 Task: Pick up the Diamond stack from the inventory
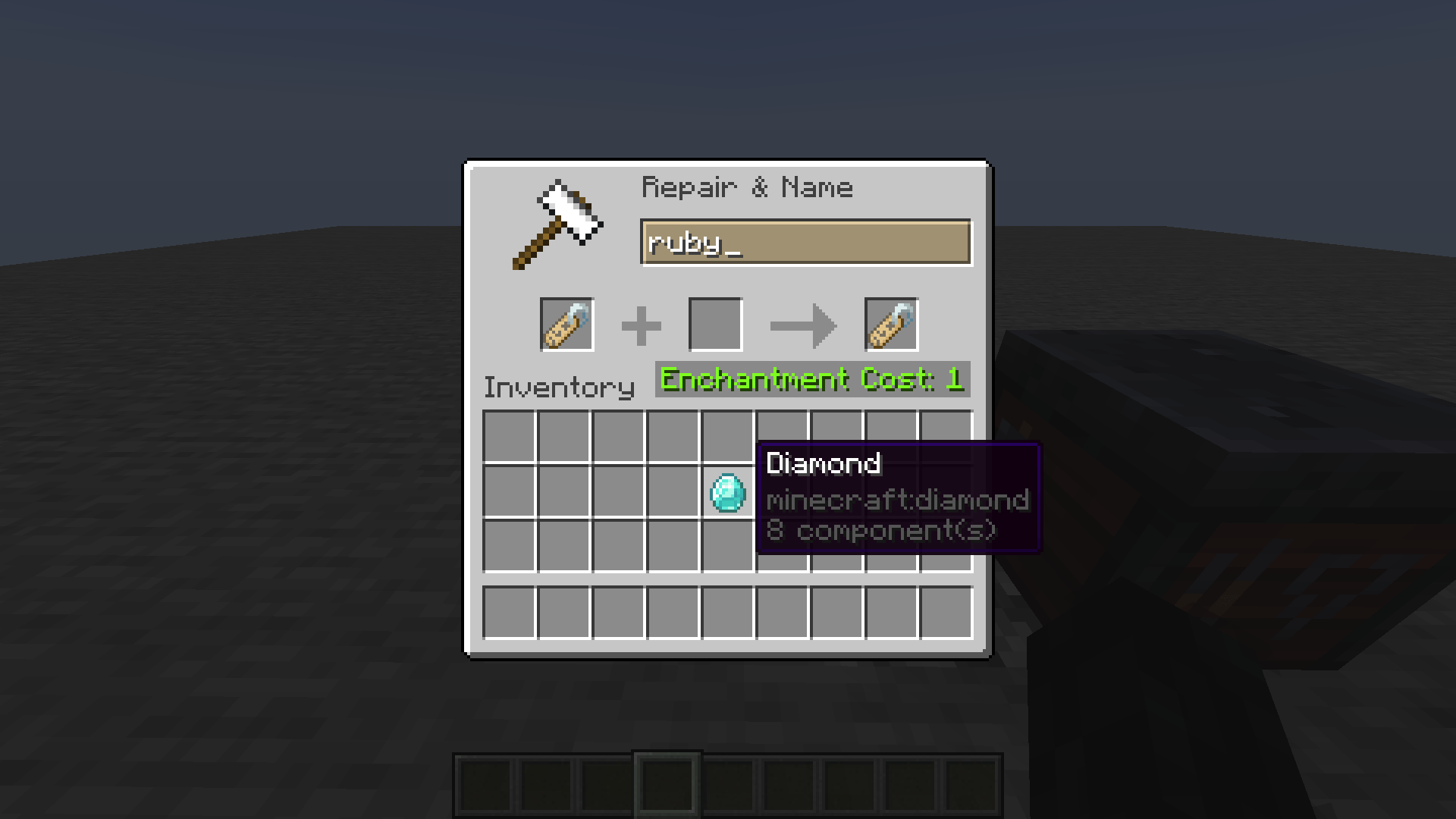tap(728, 493)
